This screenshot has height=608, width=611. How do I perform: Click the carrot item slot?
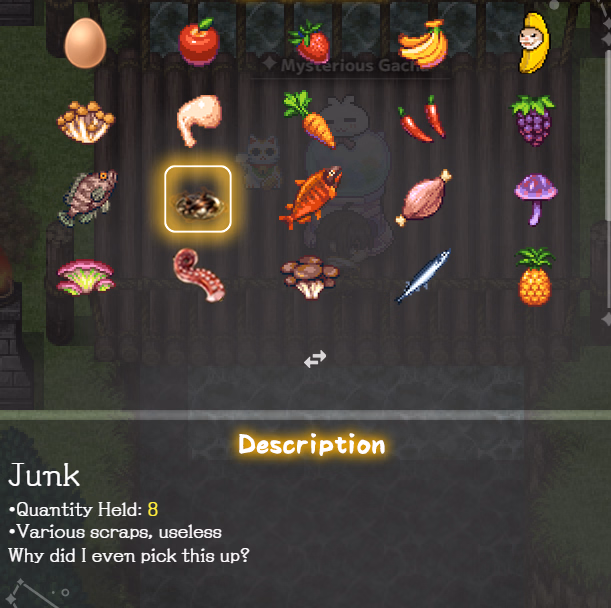(310, 118)
